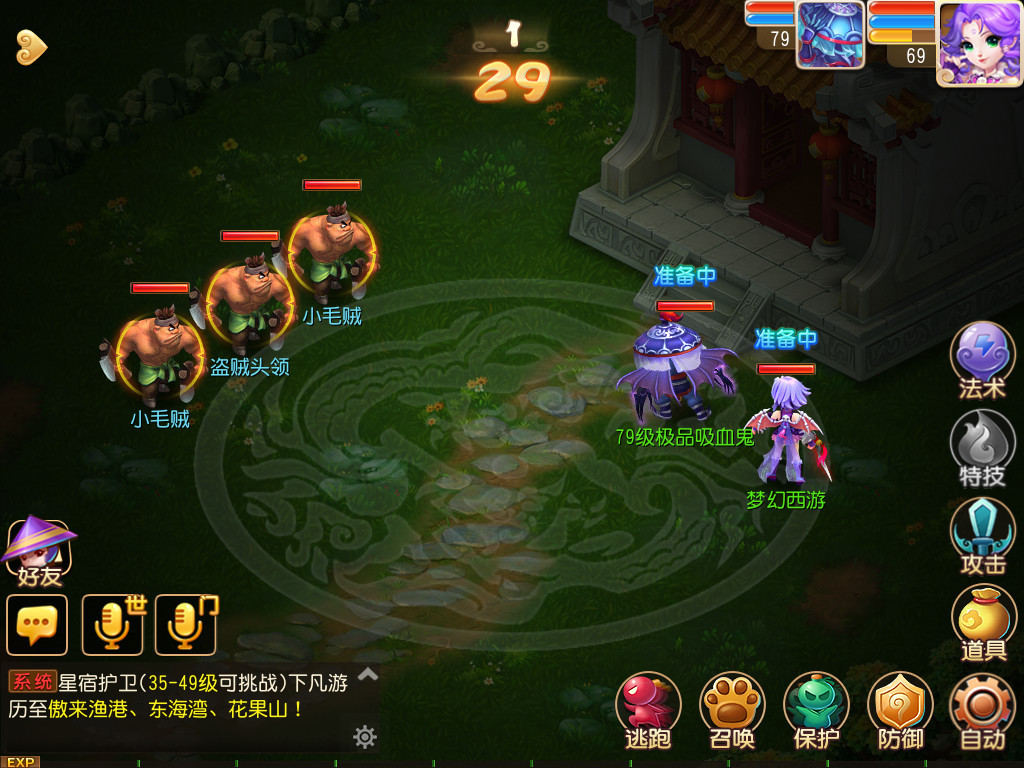Select the vampire pet portrait
The width and height of the screenshot is (1024, 768).
point(830,35)
